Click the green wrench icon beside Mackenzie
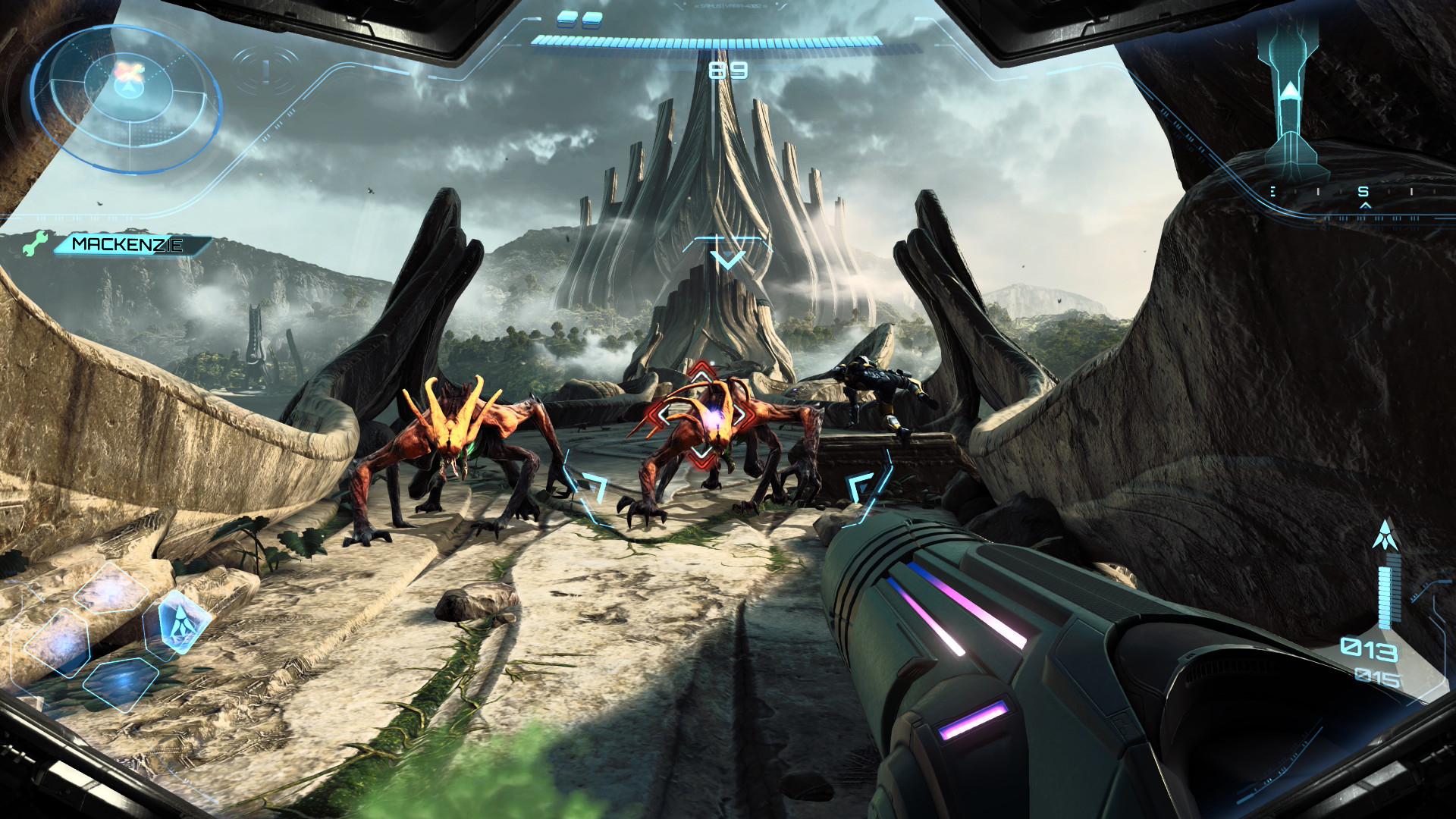 click(x=36, y=243)
